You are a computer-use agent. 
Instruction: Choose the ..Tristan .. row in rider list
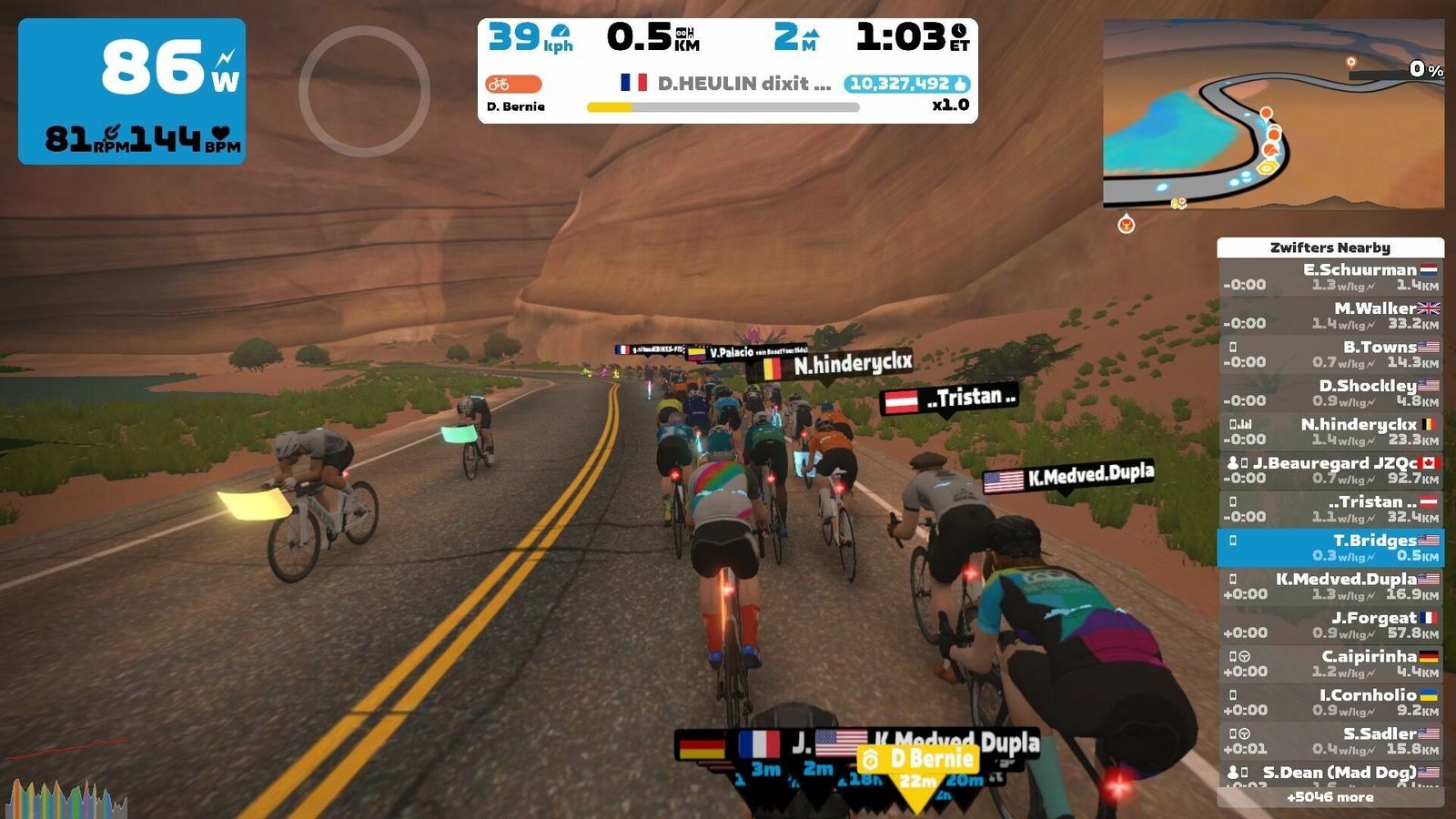[x=1330, y=509]
